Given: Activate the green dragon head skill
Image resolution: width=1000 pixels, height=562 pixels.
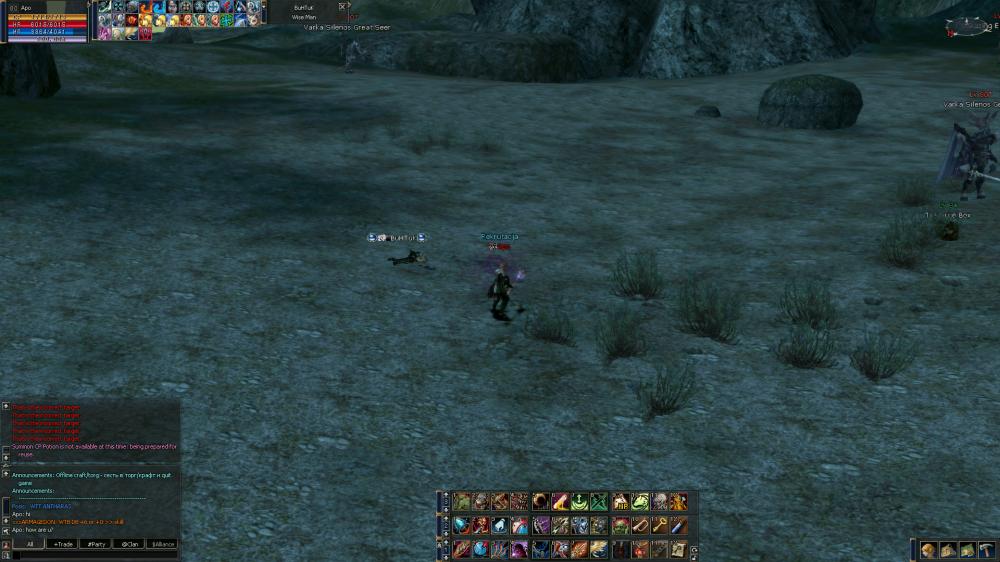Looking at the screenshot, I should click(x=640, y=502).
